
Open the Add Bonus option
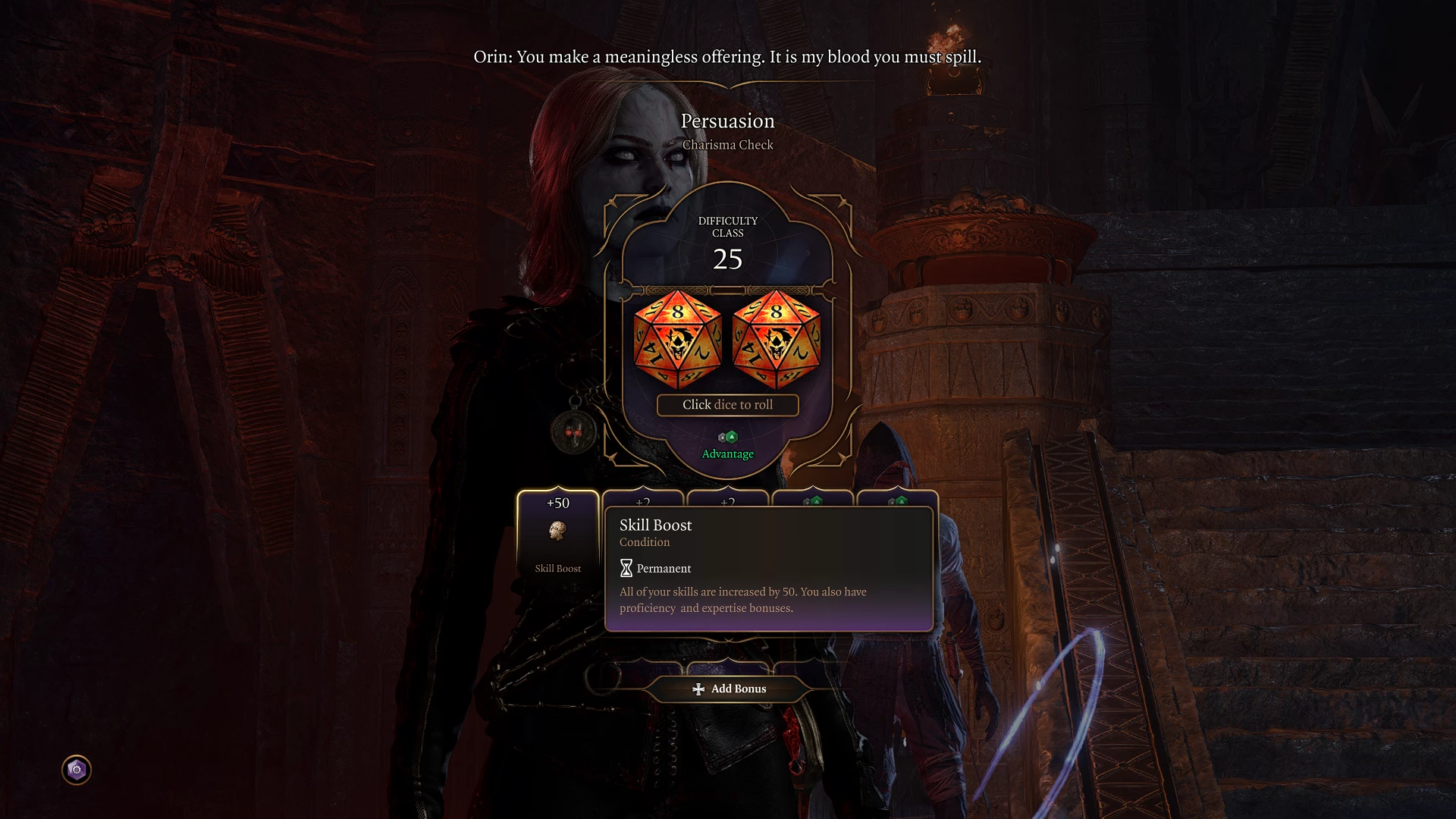(x=729, y=689)
